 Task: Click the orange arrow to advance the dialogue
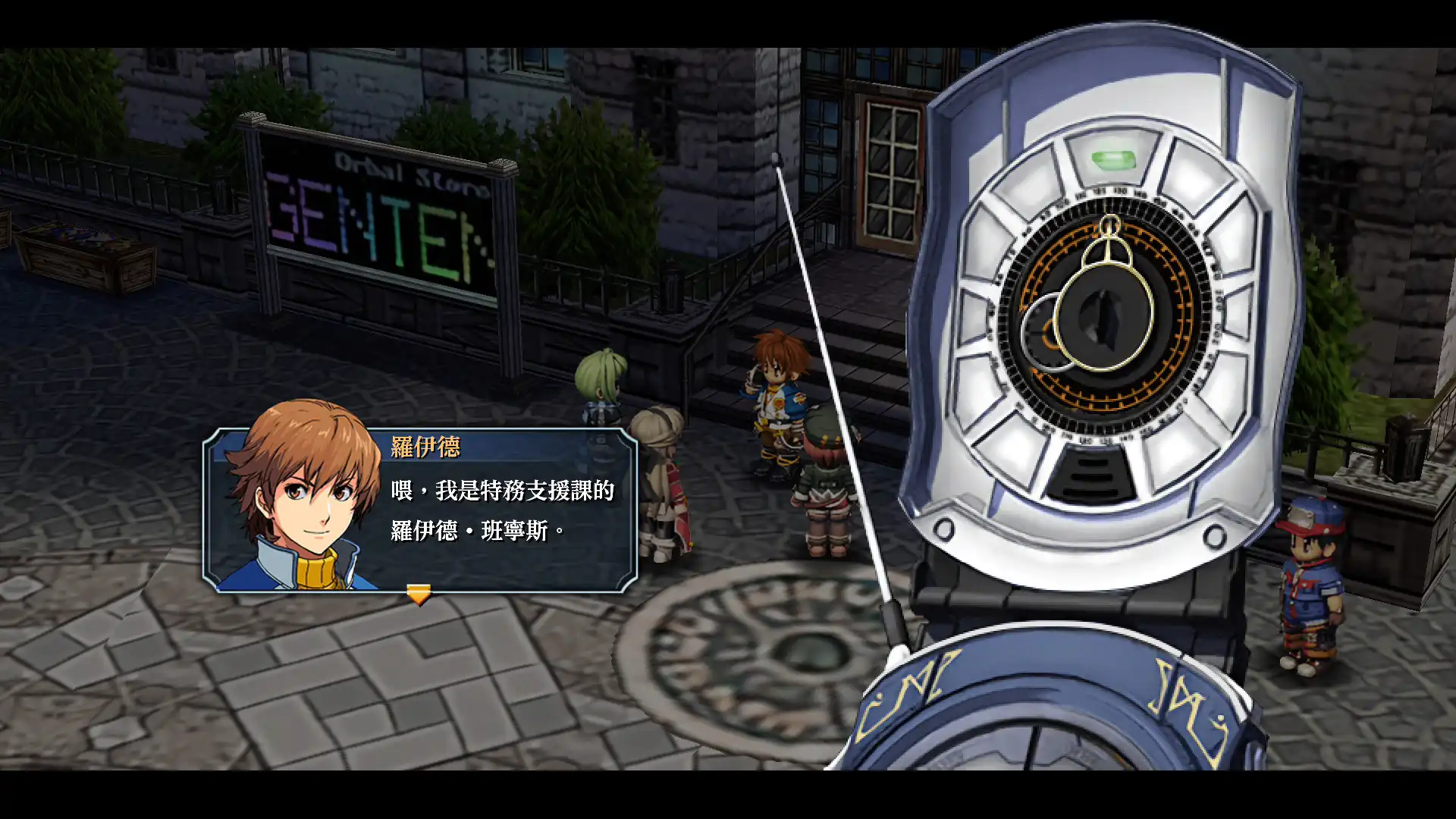tap(418, 594)
